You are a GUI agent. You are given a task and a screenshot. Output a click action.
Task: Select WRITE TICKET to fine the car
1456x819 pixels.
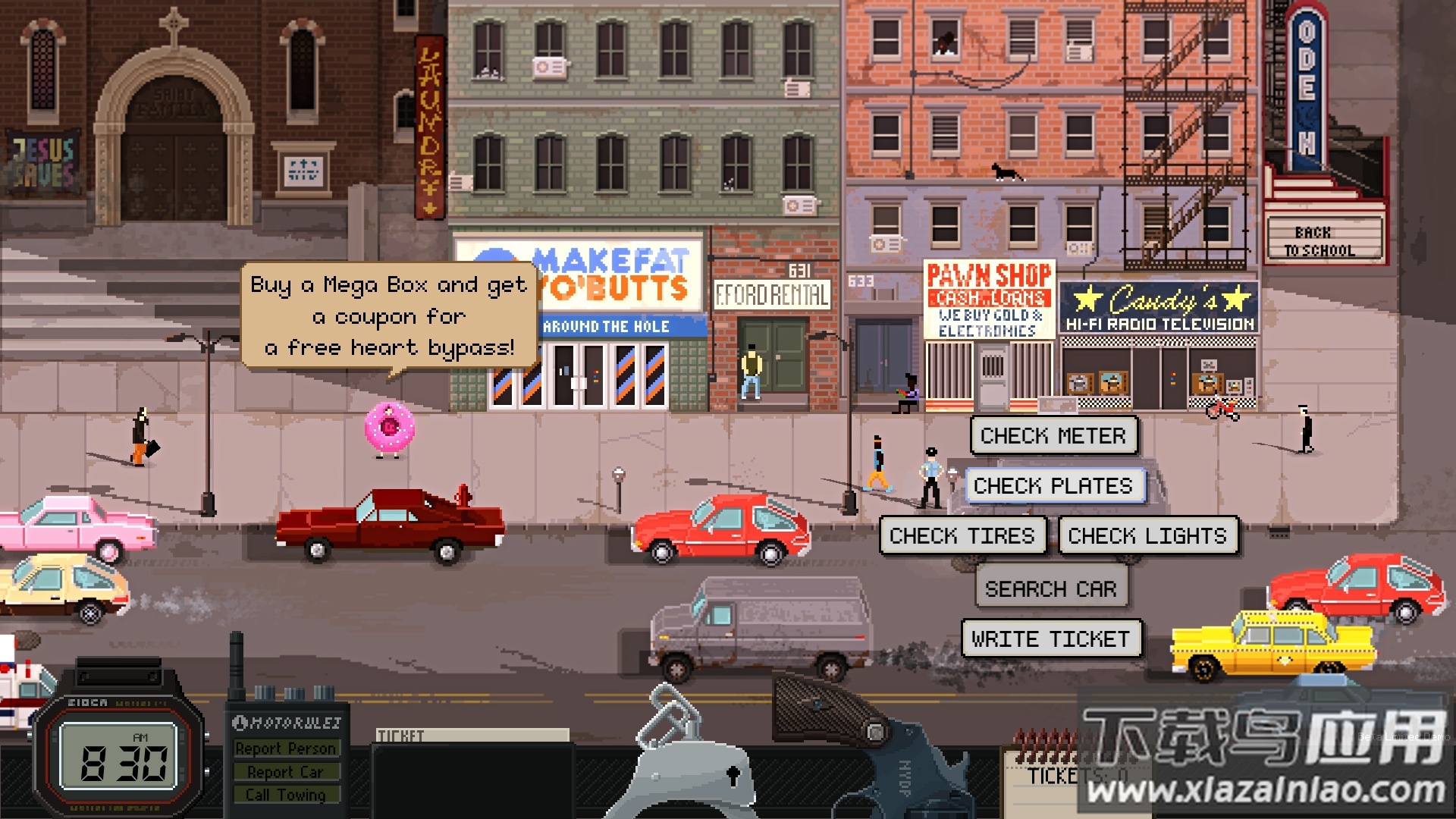(x=1051, y=638)
